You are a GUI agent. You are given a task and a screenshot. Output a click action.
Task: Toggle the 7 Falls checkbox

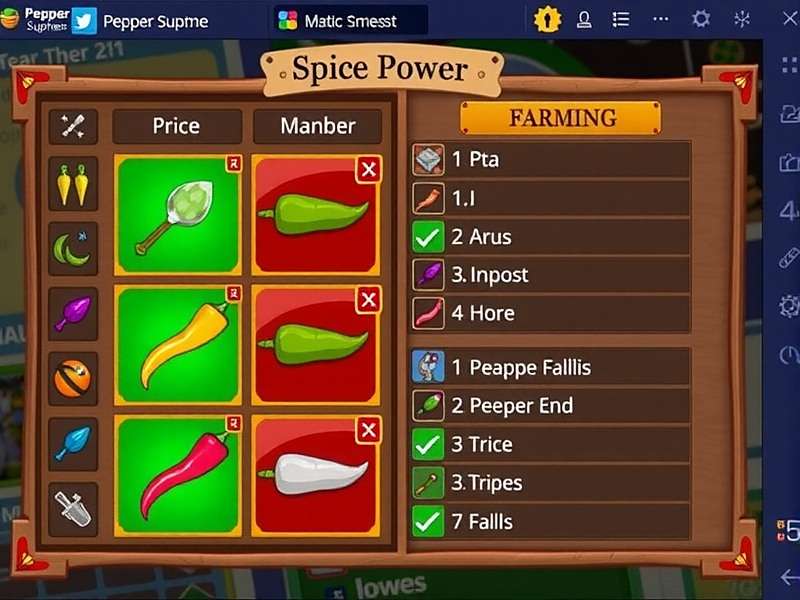pos(428,521)
